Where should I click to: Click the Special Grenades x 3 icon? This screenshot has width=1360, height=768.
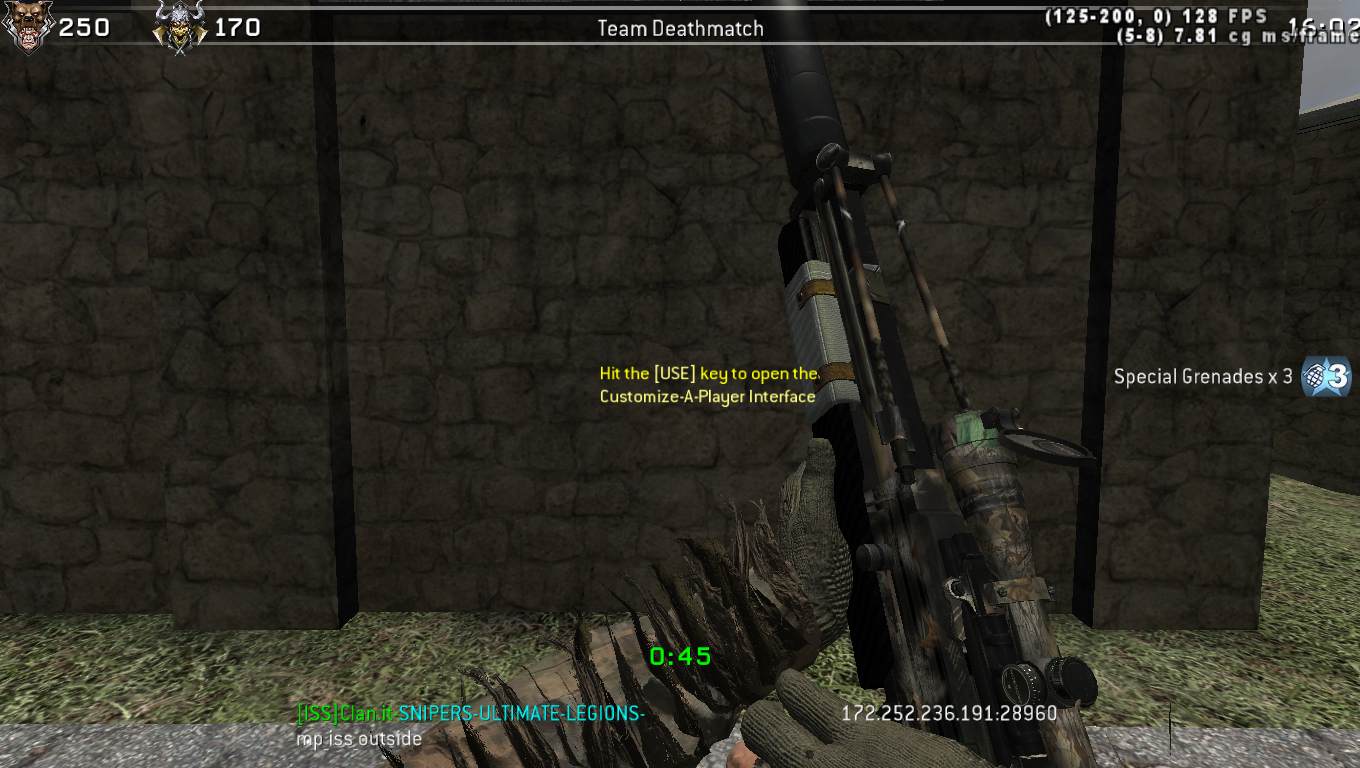point(1326,377)
